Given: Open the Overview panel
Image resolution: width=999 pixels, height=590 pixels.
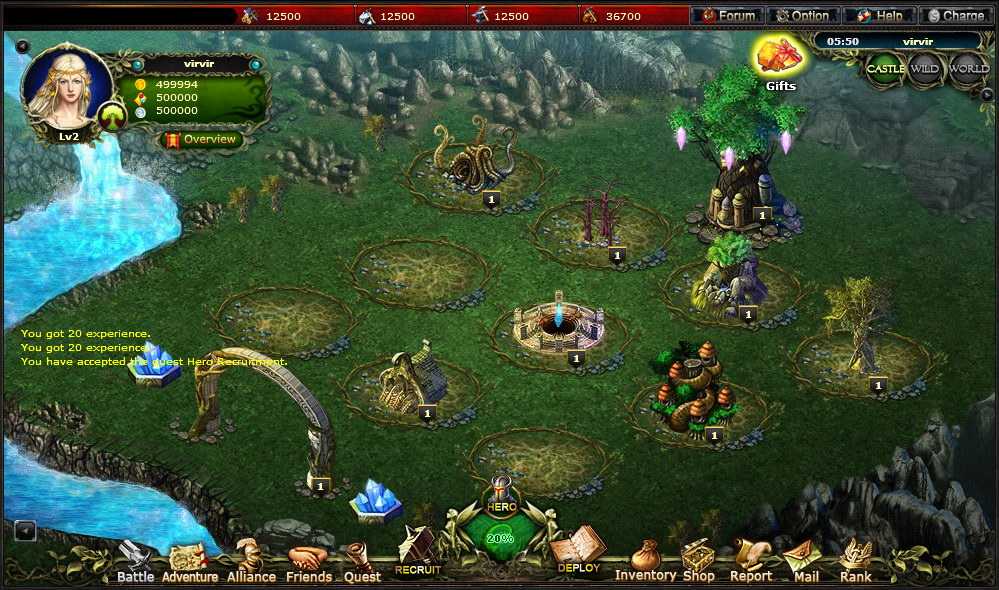Looking at the screenshot, I should tap(201, 140).
